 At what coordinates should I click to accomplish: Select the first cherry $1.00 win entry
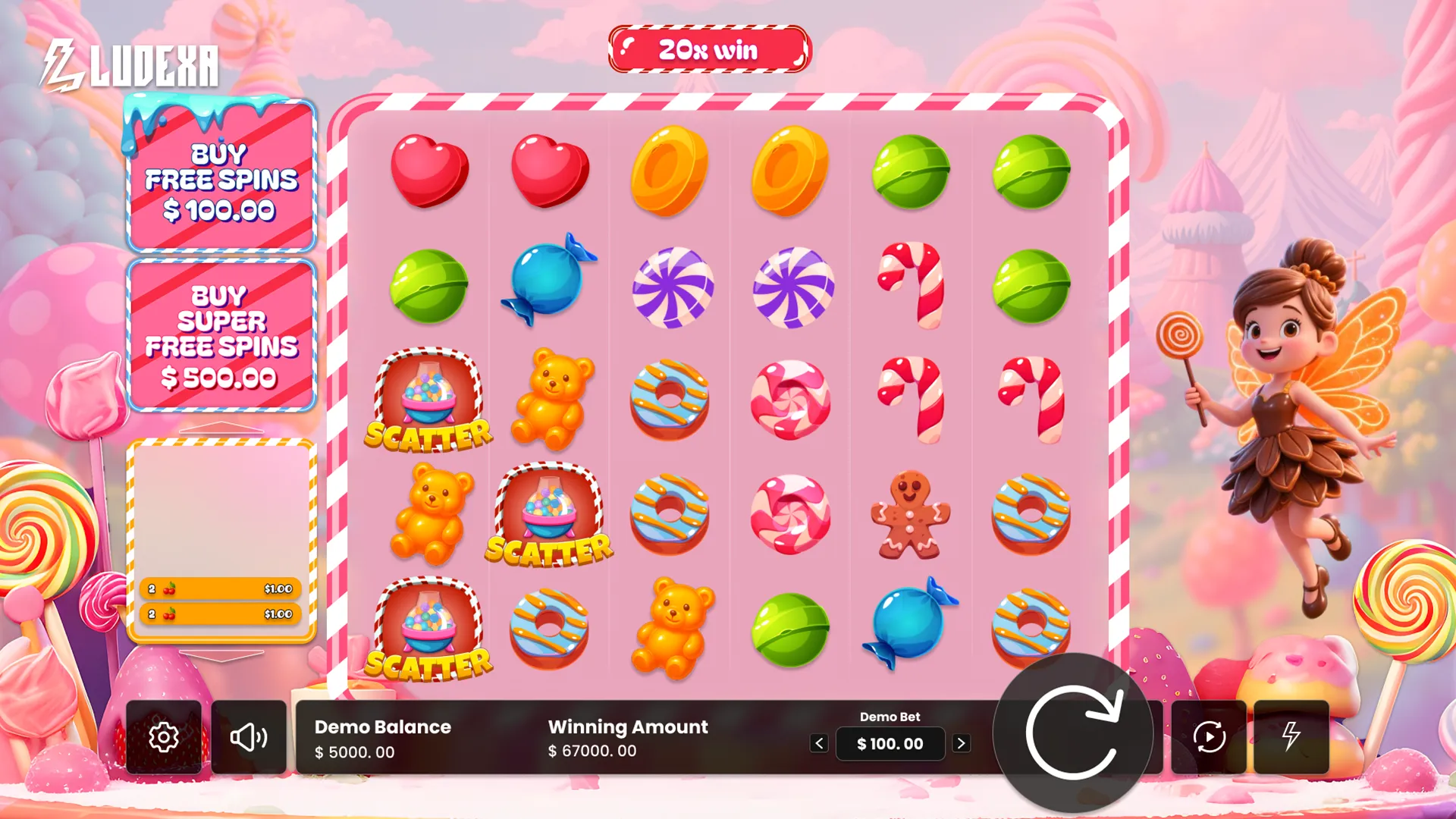tap(221, 587)
